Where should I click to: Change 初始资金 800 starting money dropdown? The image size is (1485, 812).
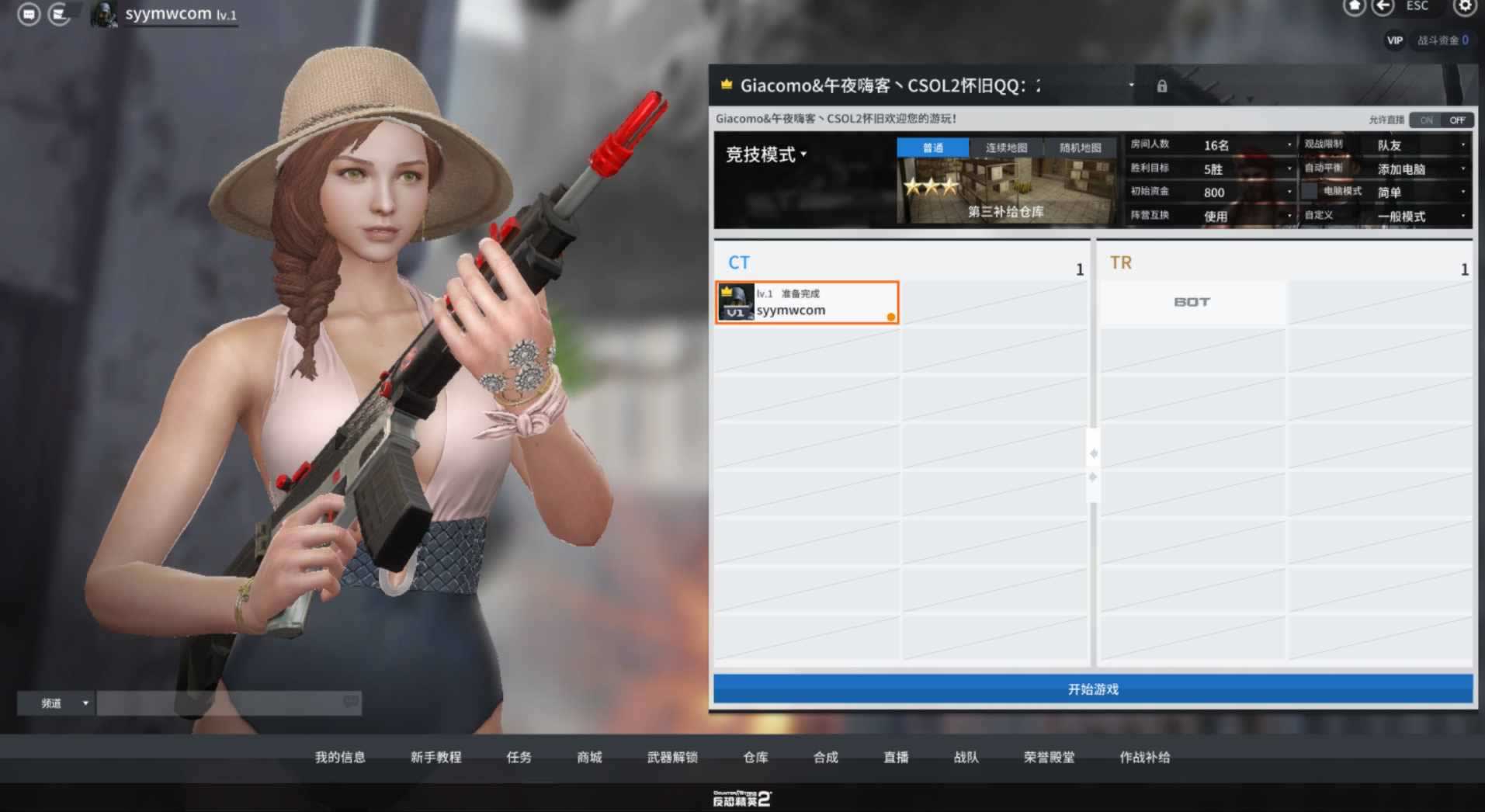[1247, 193]
